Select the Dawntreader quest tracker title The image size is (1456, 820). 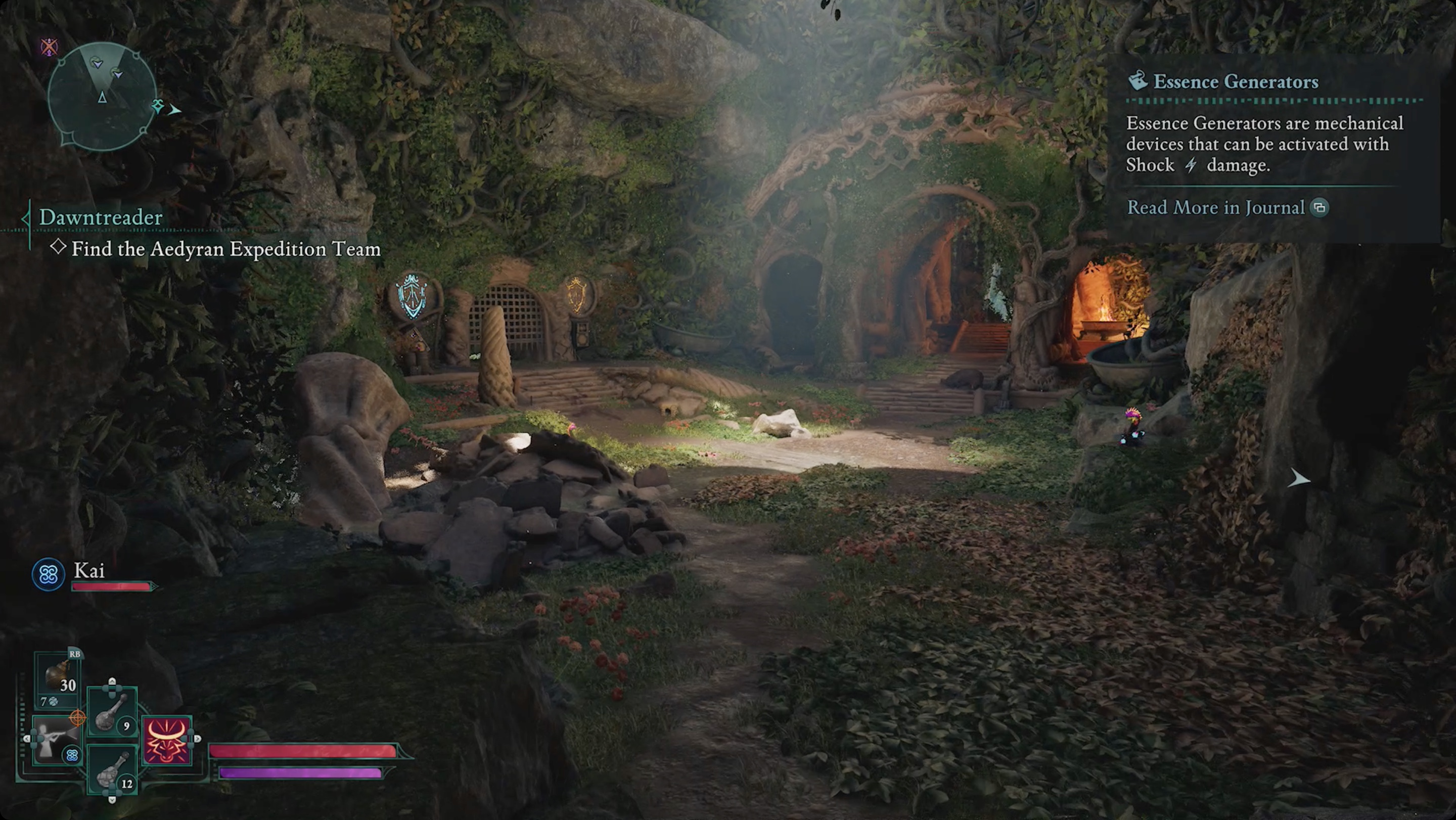pyautogui.click(x=101, y=217)
